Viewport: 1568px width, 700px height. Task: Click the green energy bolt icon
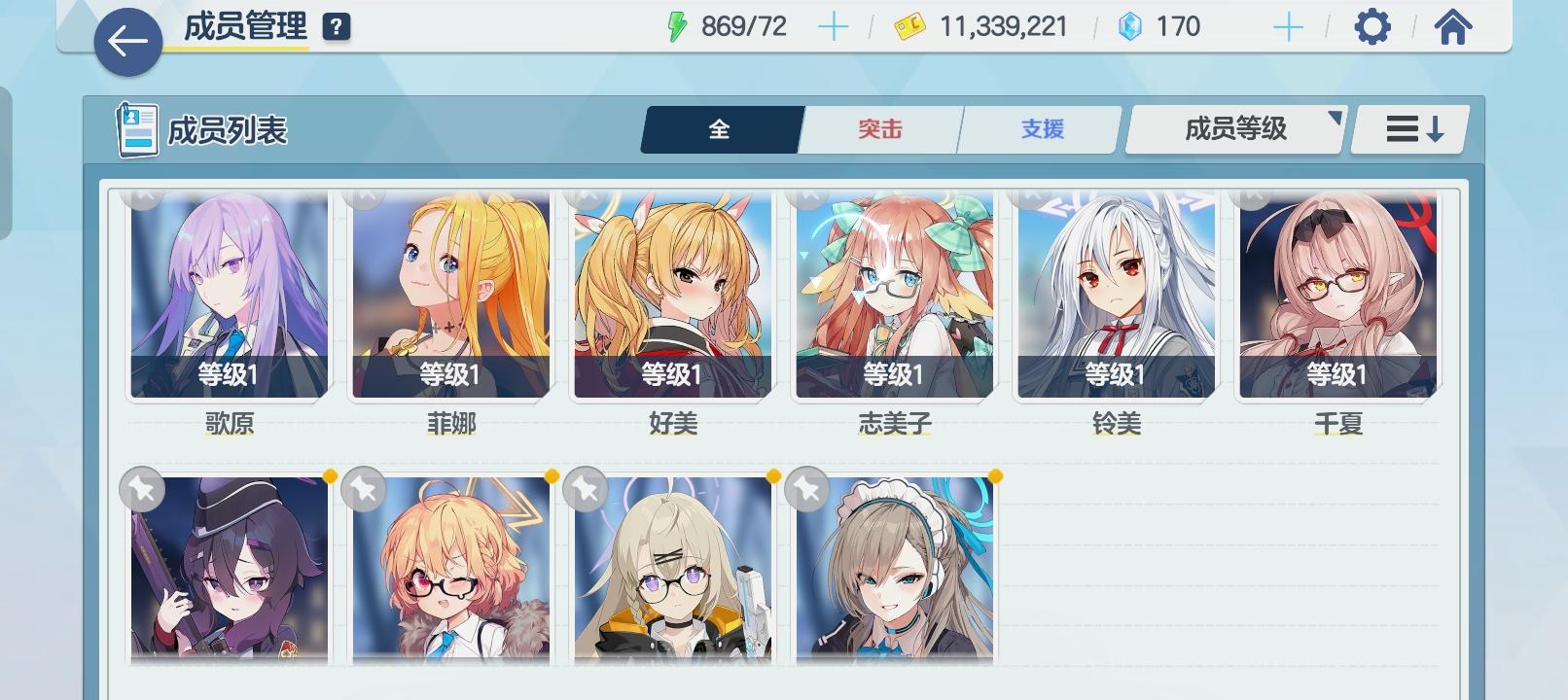678,26
